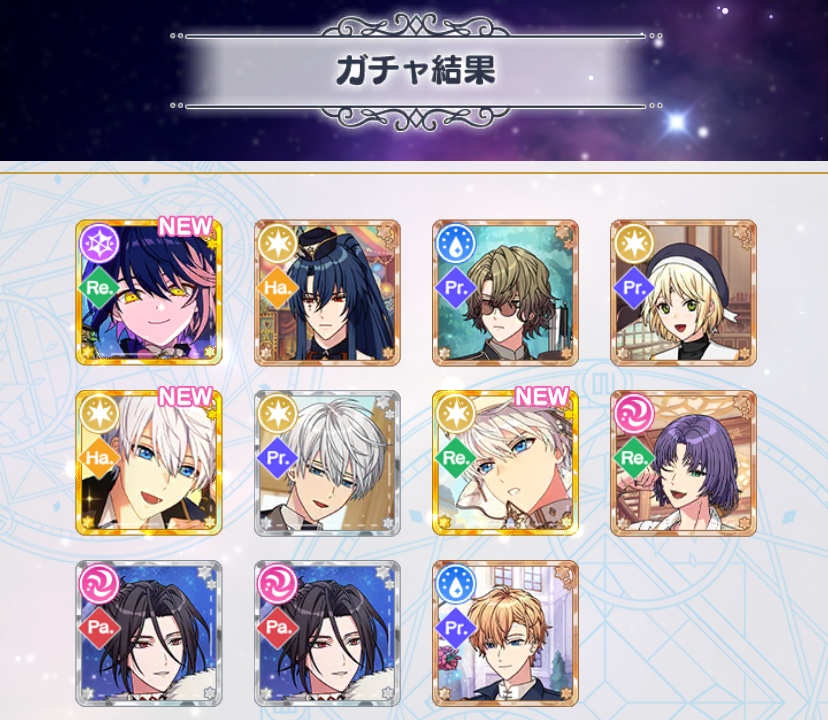View the winking purple-haired character card

(683, 462)
